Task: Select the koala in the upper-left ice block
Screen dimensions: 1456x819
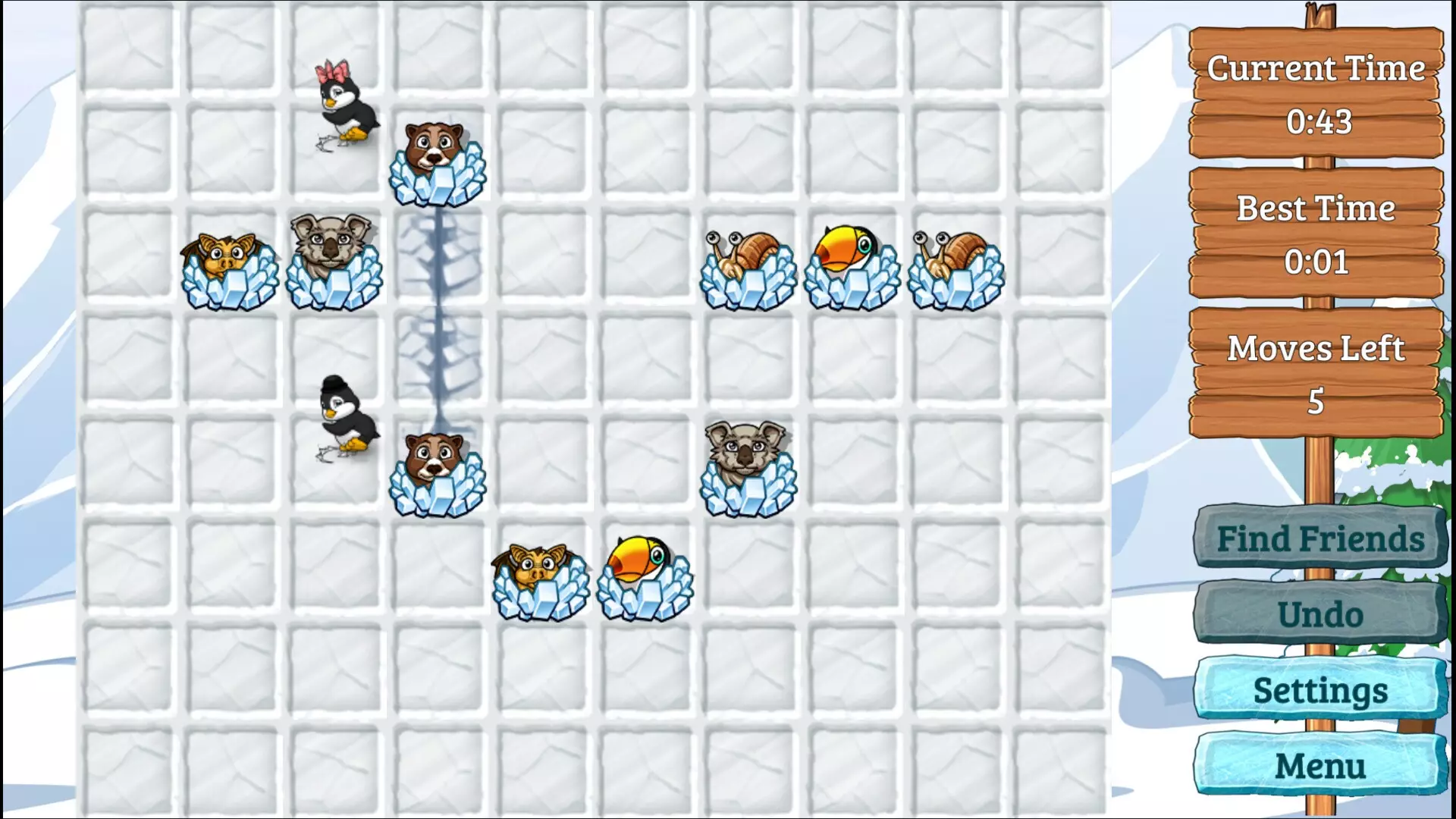Action: pyautogui.click(x=334, y=258)
